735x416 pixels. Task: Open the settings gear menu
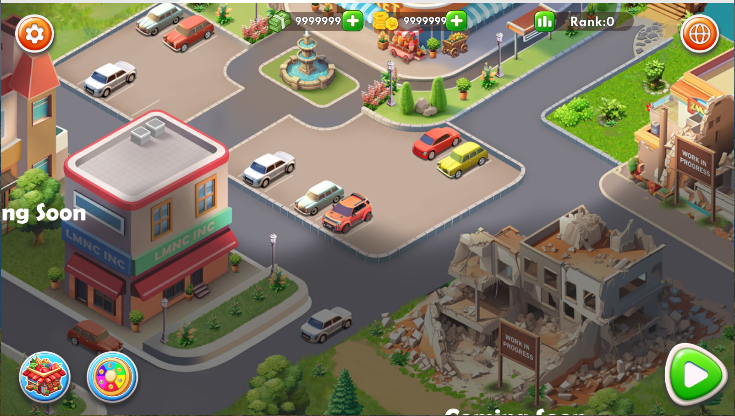(x=35, y=33)
